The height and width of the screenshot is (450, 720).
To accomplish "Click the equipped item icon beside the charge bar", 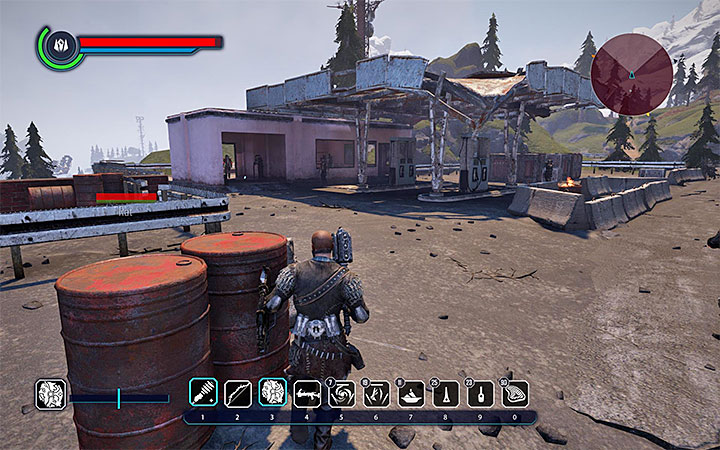I will coord(50,393).
